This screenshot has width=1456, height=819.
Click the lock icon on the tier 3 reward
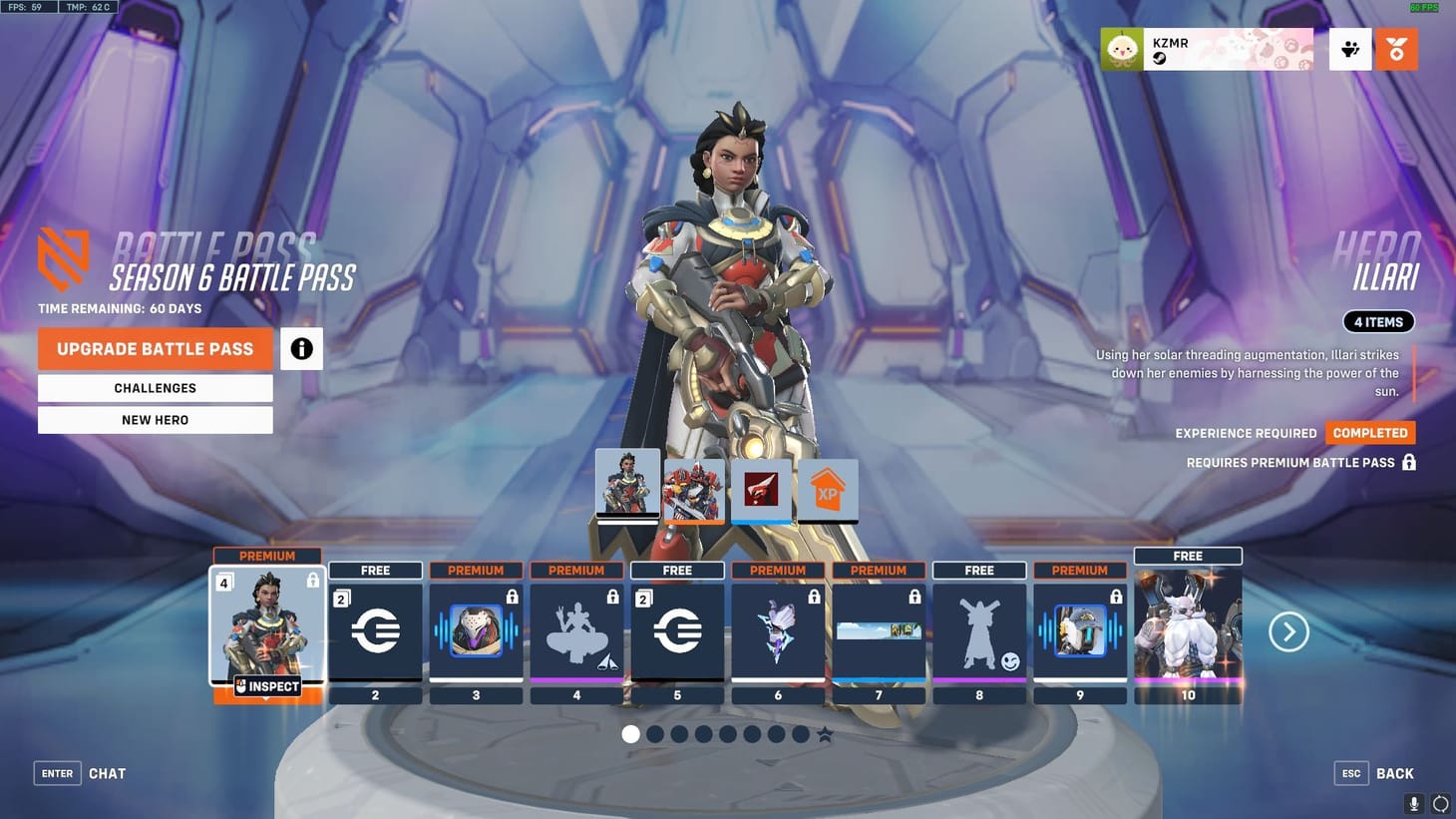[513, 596]
